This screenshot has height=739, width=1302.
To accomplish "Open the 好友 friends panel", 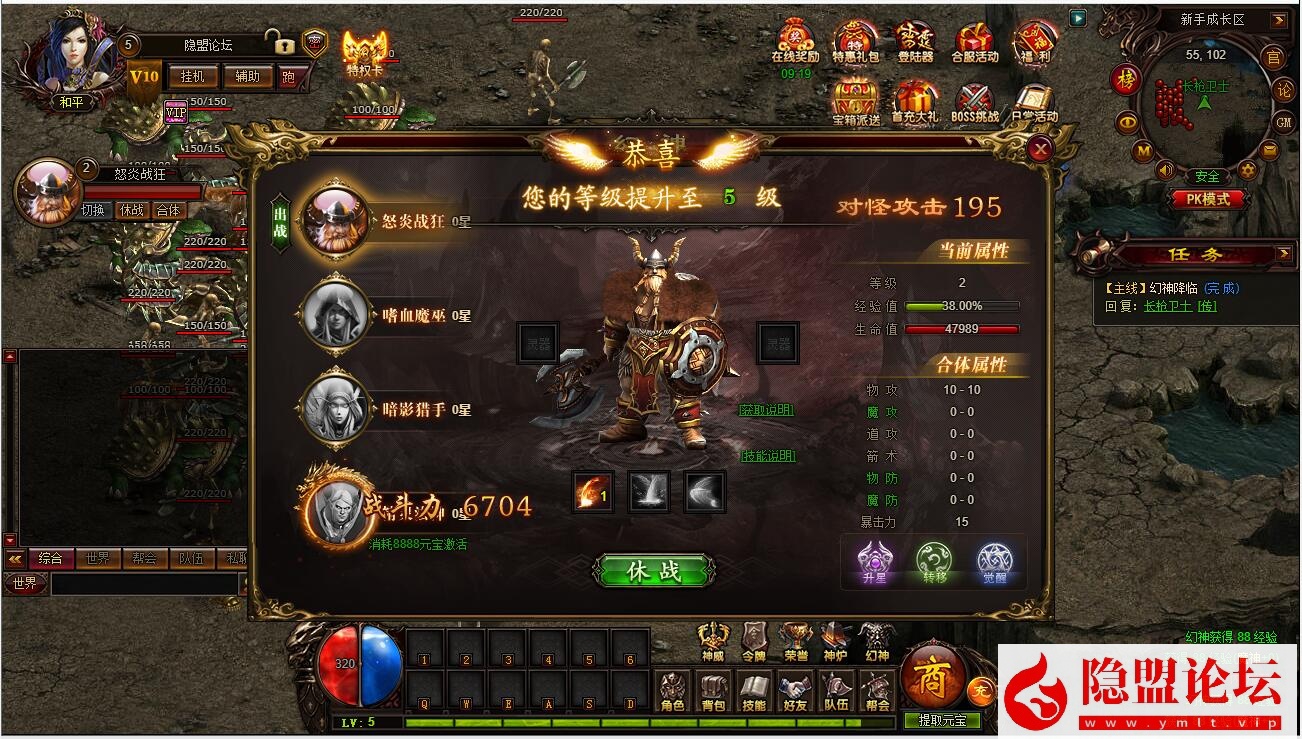I will coord(796,688).
